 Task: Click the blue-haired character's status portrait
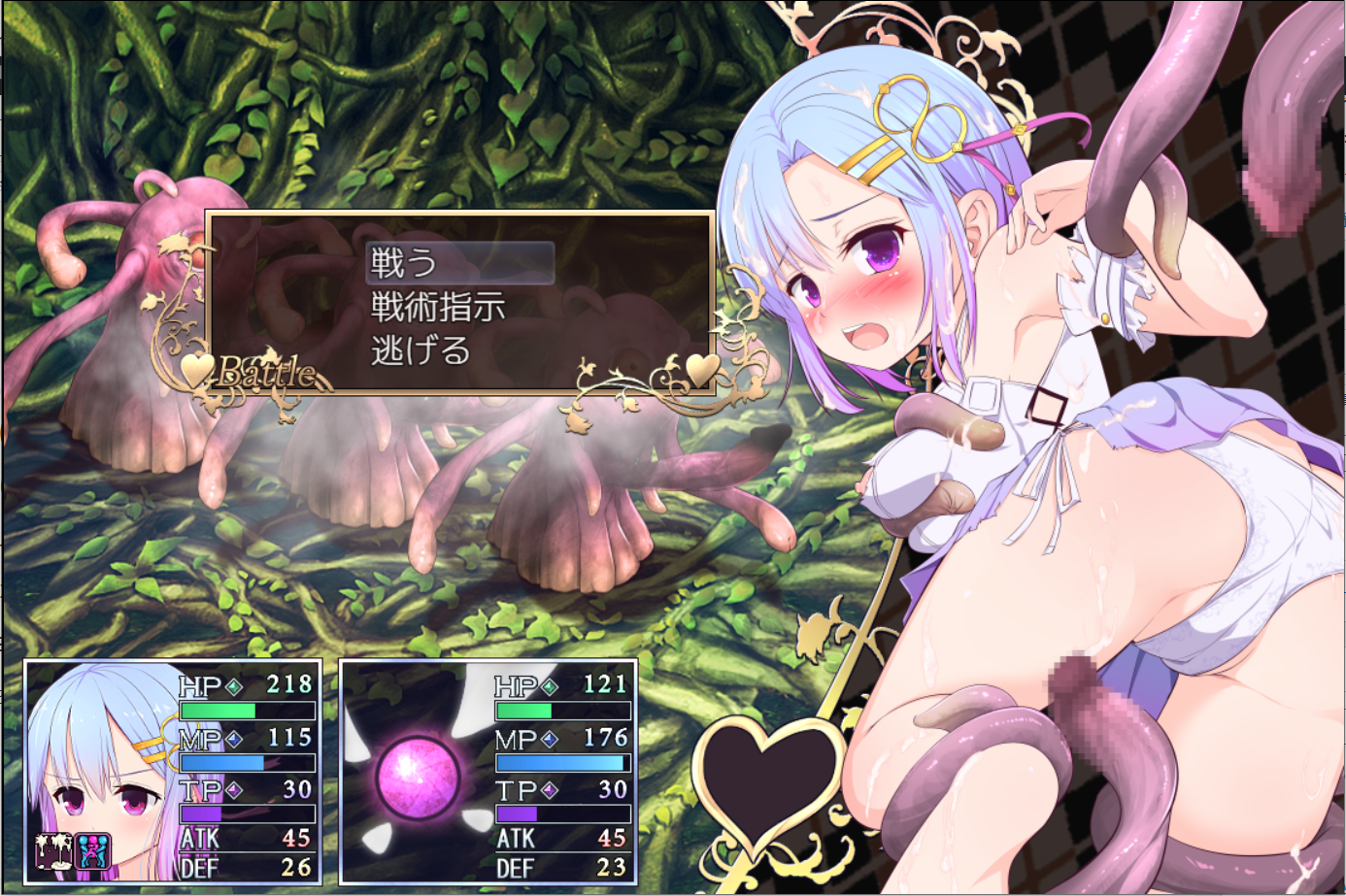coord(97,772)
